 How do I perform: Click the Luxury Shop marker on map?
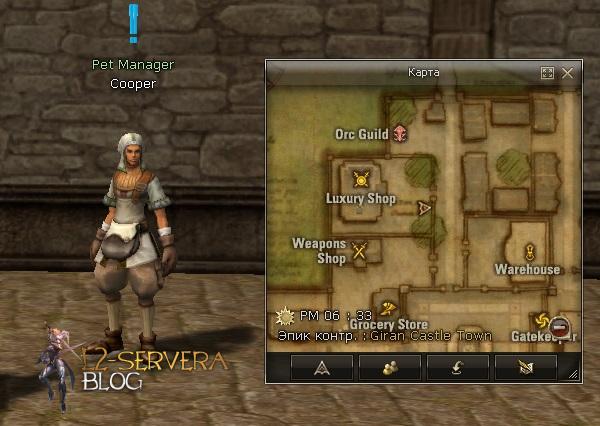[x=361, y=180]
